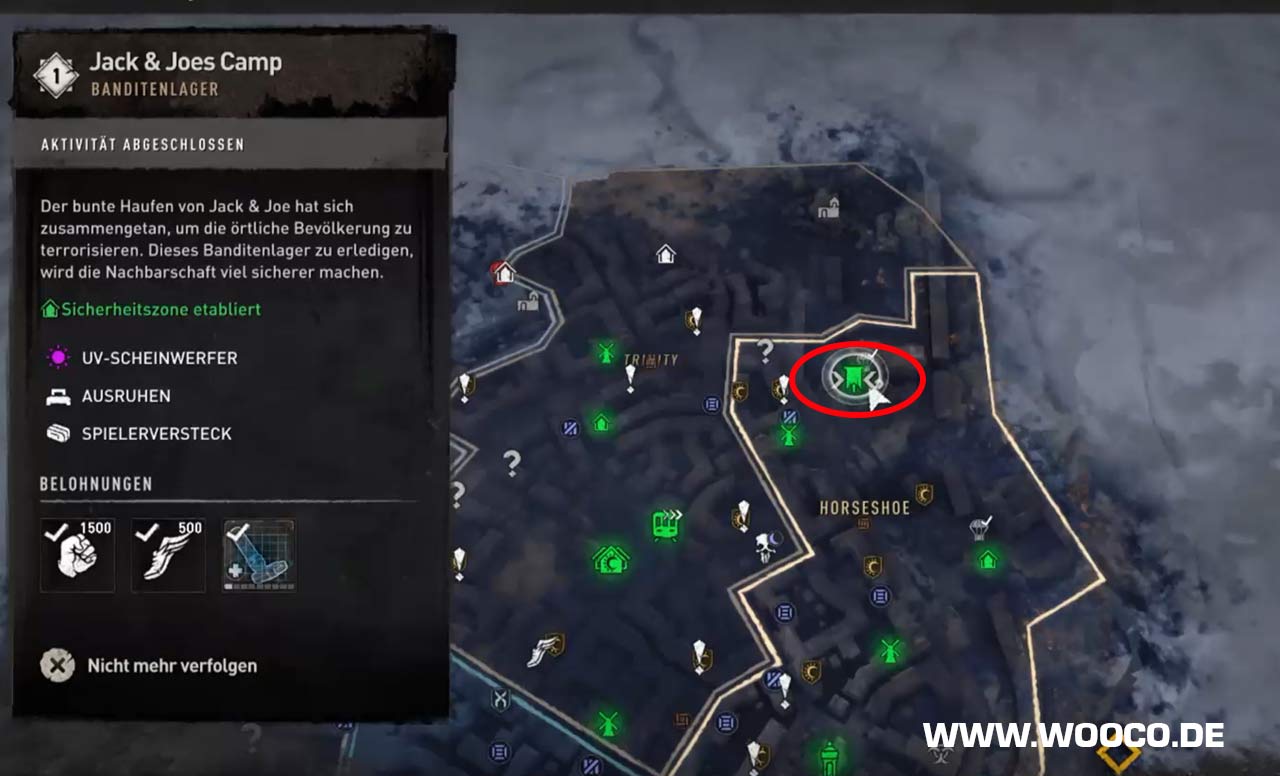Open the skull and moon anomaly marker
The height and width of the screenshot is (776, 1280).
pos(767,545)
